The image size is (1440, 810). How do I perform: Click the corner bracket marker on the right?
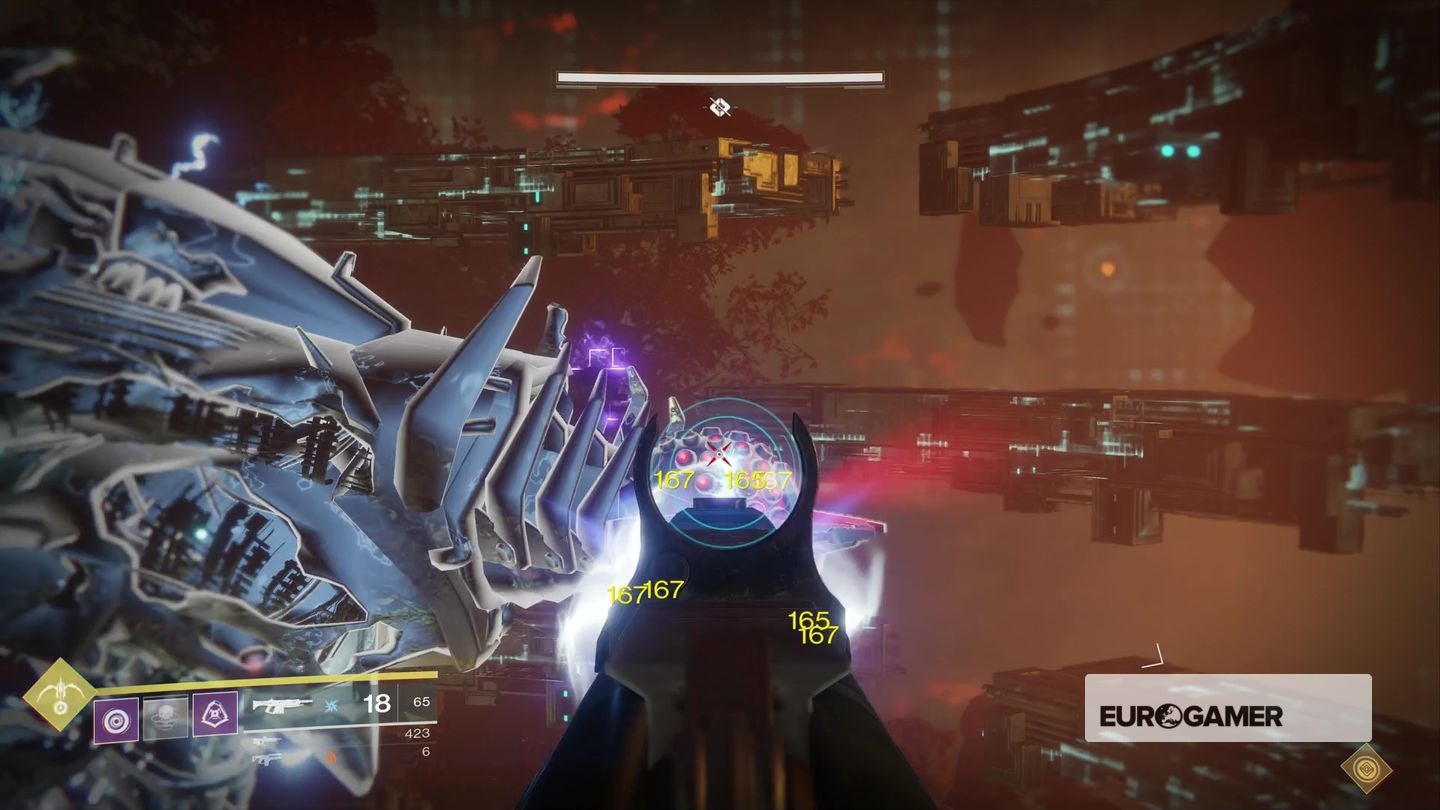point(1157,655)
